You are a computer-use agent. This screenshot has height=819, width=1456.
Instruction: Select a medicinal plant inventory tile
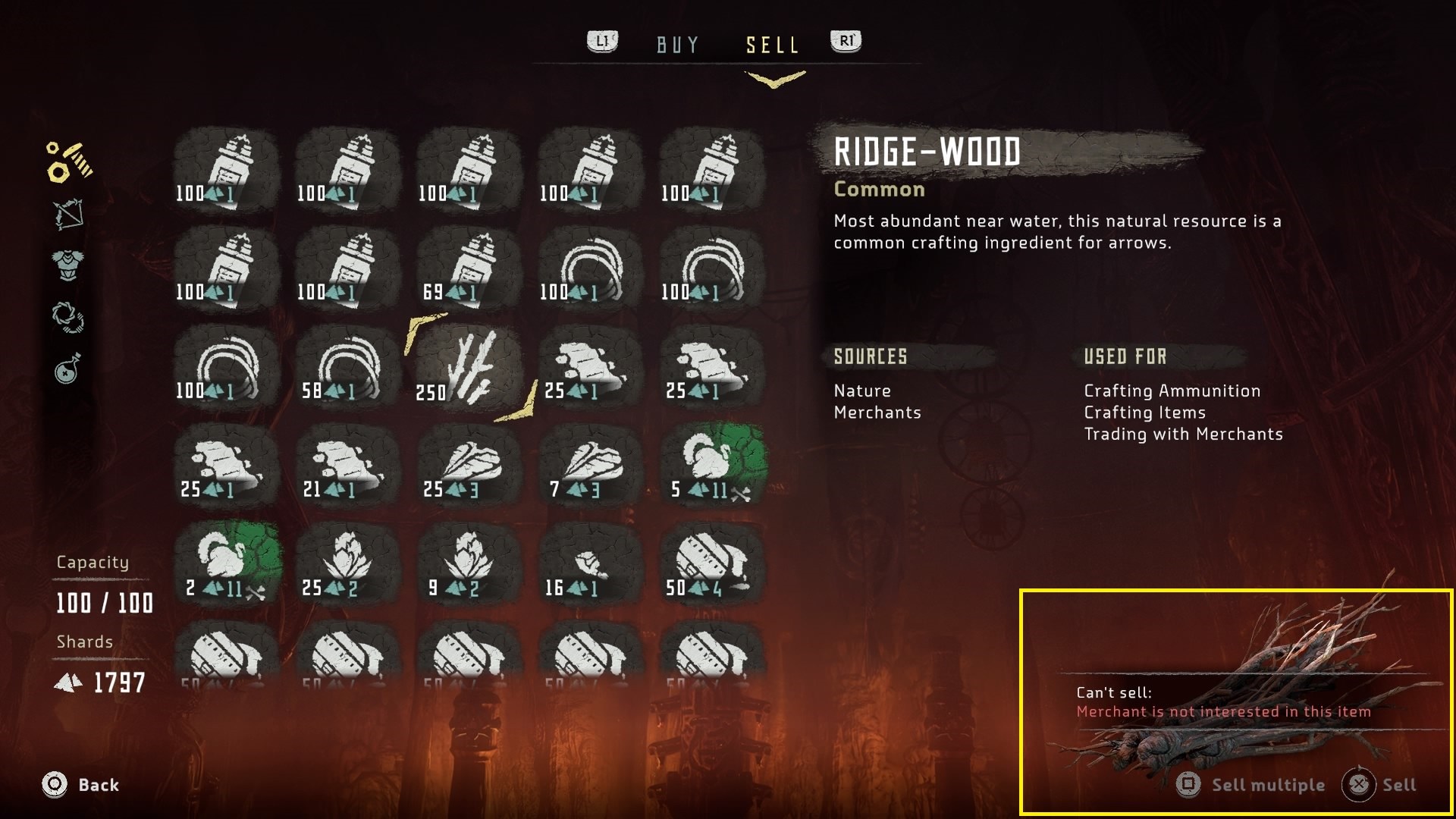pos(347,565)
